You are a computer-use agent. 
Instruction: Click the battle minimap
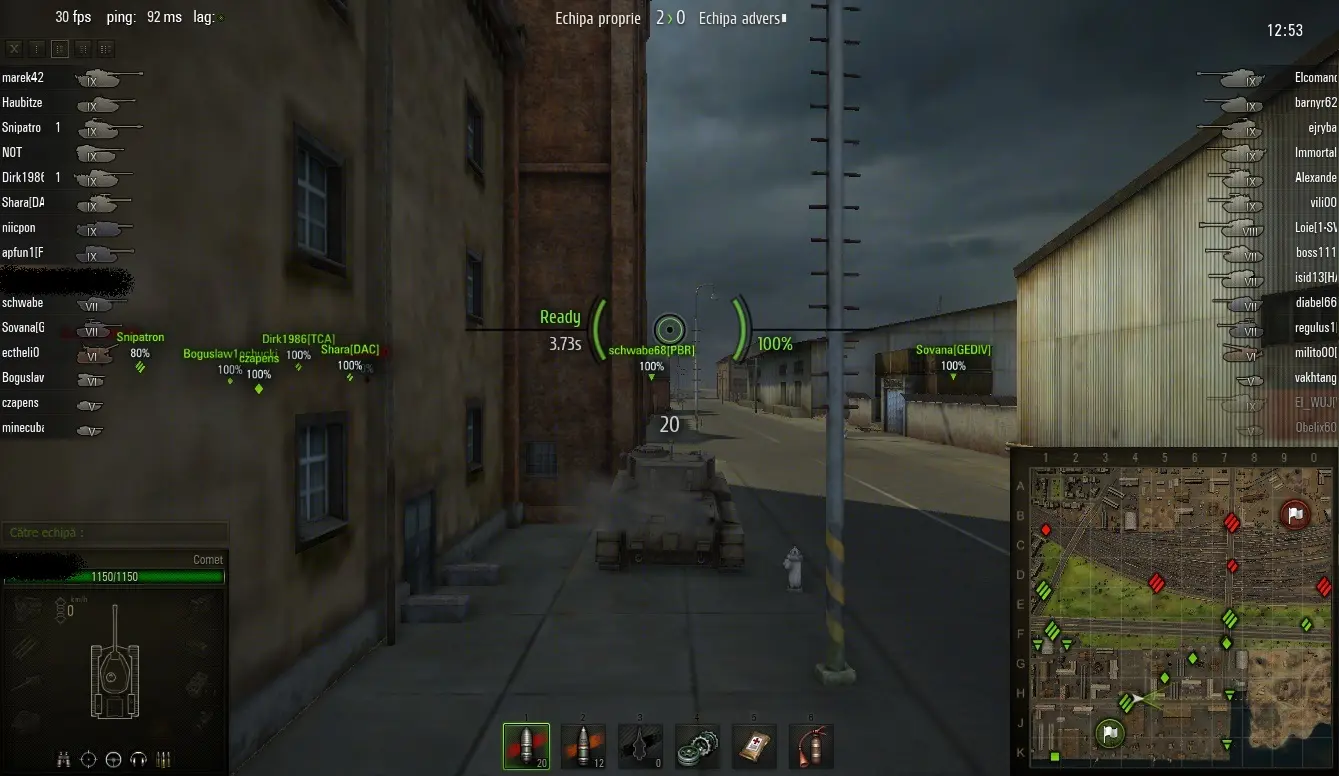point(1174,610)
